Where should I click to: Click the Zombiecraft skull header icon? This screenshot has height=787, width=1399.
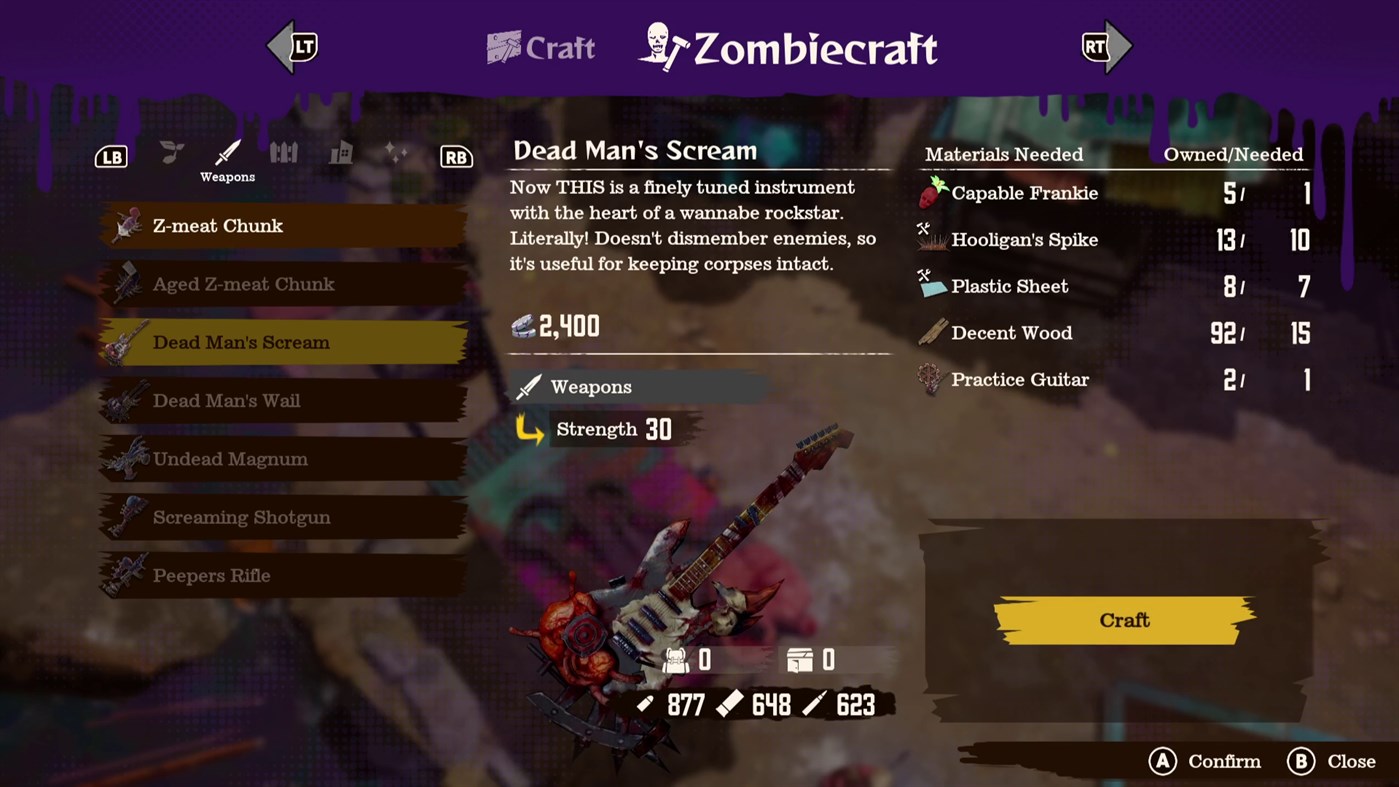(x=660, y=46)
